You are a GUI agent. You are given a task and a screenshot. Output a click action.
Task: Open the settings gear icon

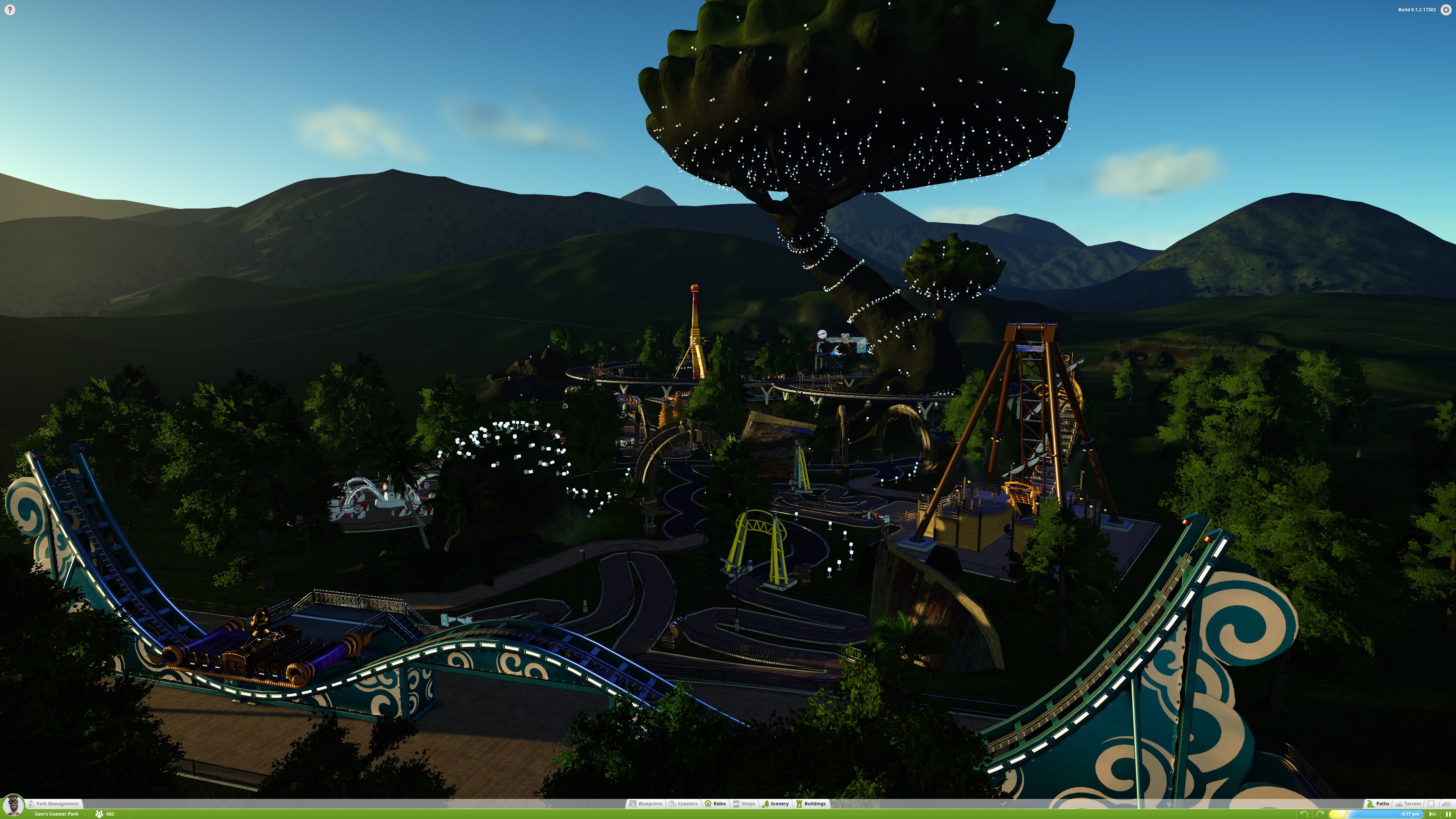[x=1446, y=9]
